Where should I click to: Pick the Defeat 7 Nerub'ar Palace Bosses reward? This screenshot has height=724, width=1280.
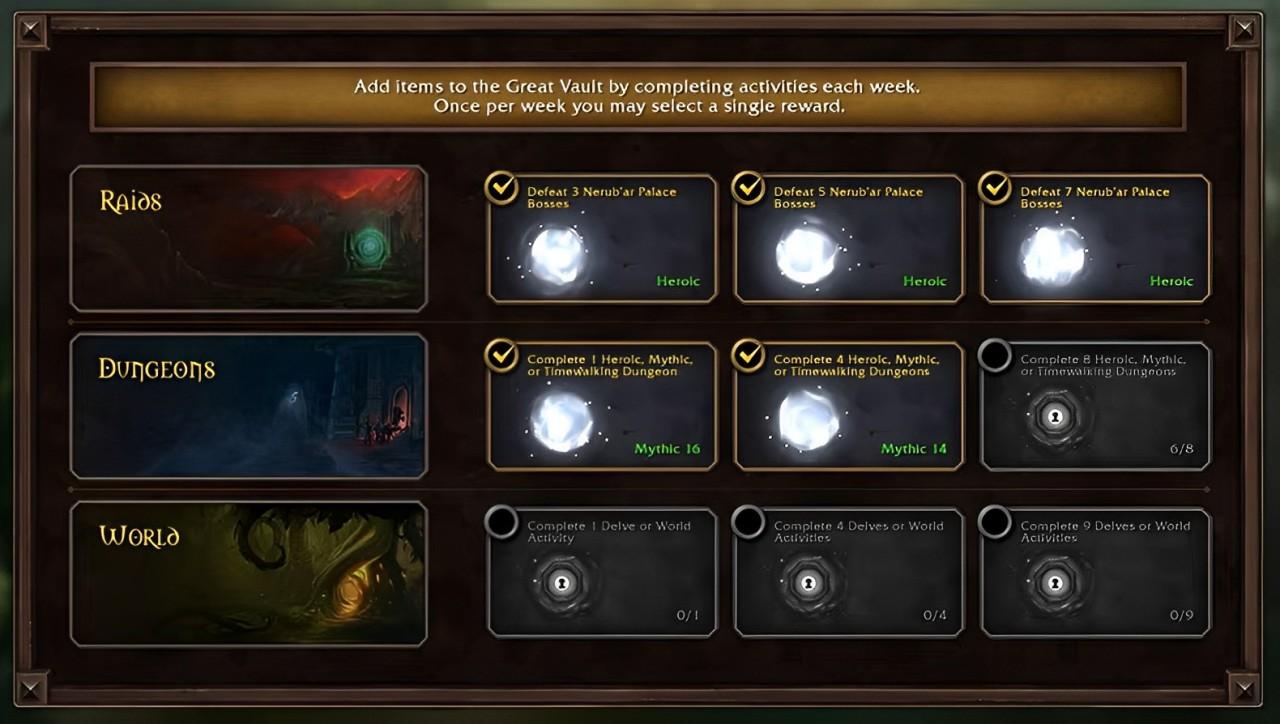(x=1096, y=239)
